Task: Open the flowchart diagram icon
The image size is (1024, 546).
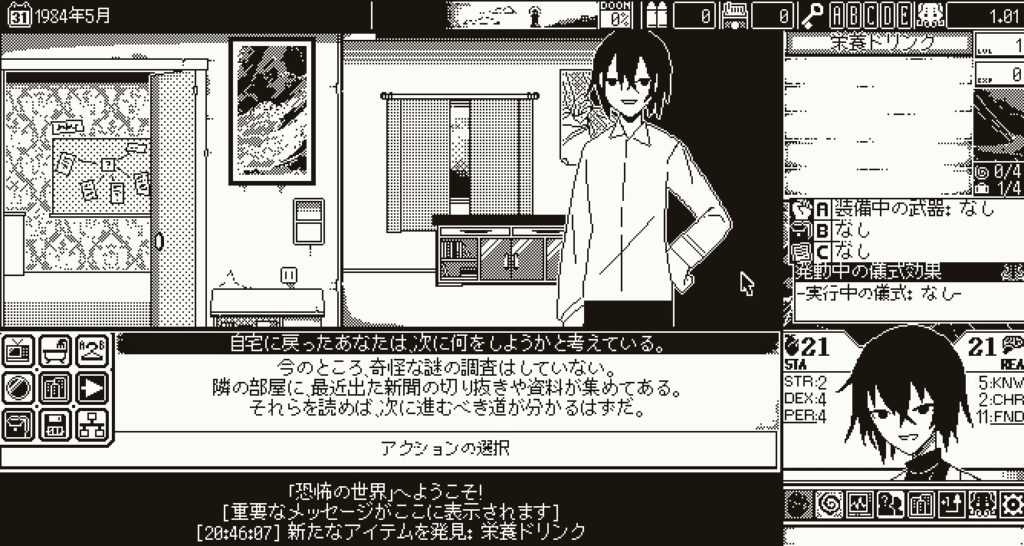Action: click(x=91, y=424)
